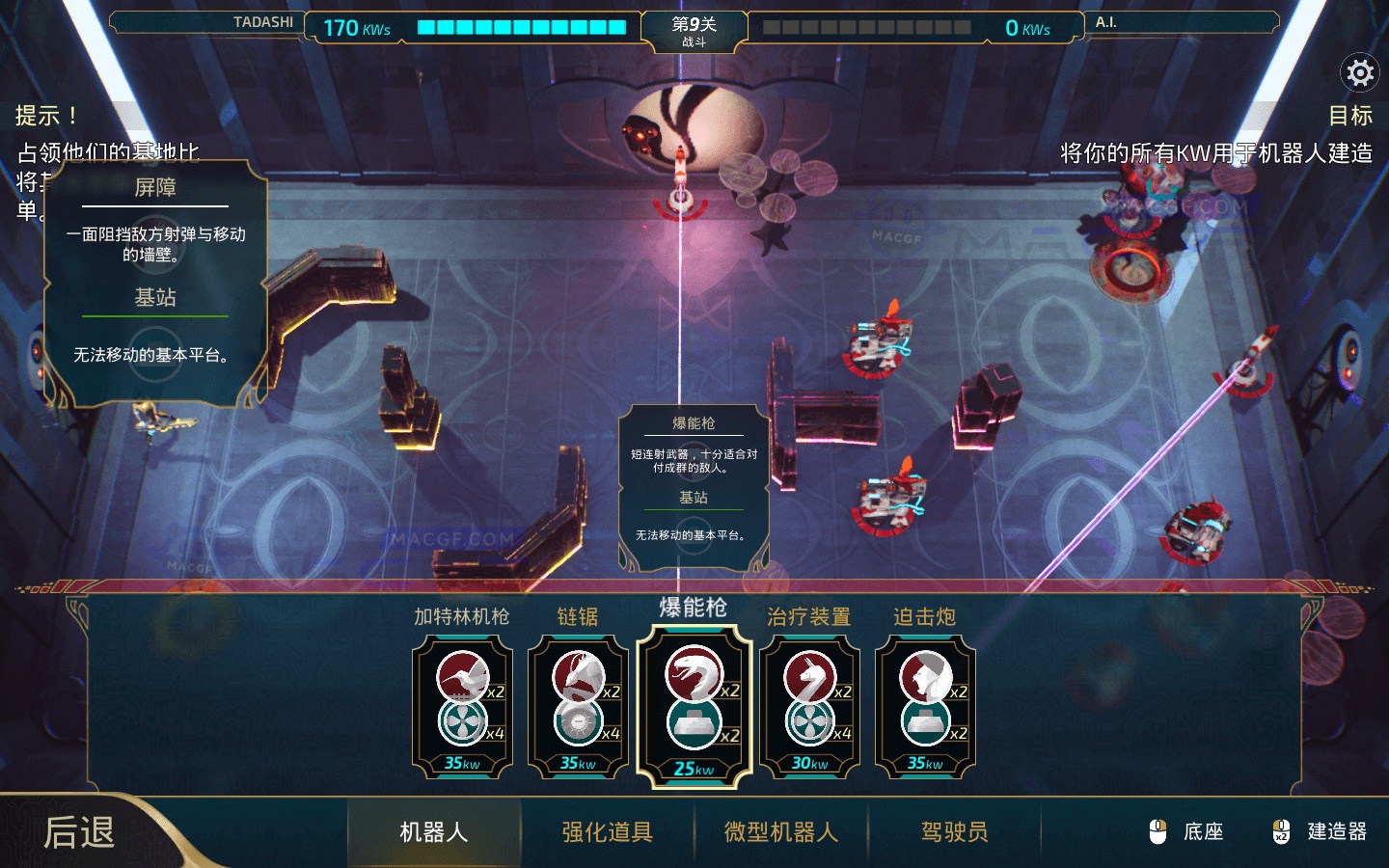Screen dimensions: 1389x868
Task: Open the 强化道具 tab
Action: tap(606, 831)
